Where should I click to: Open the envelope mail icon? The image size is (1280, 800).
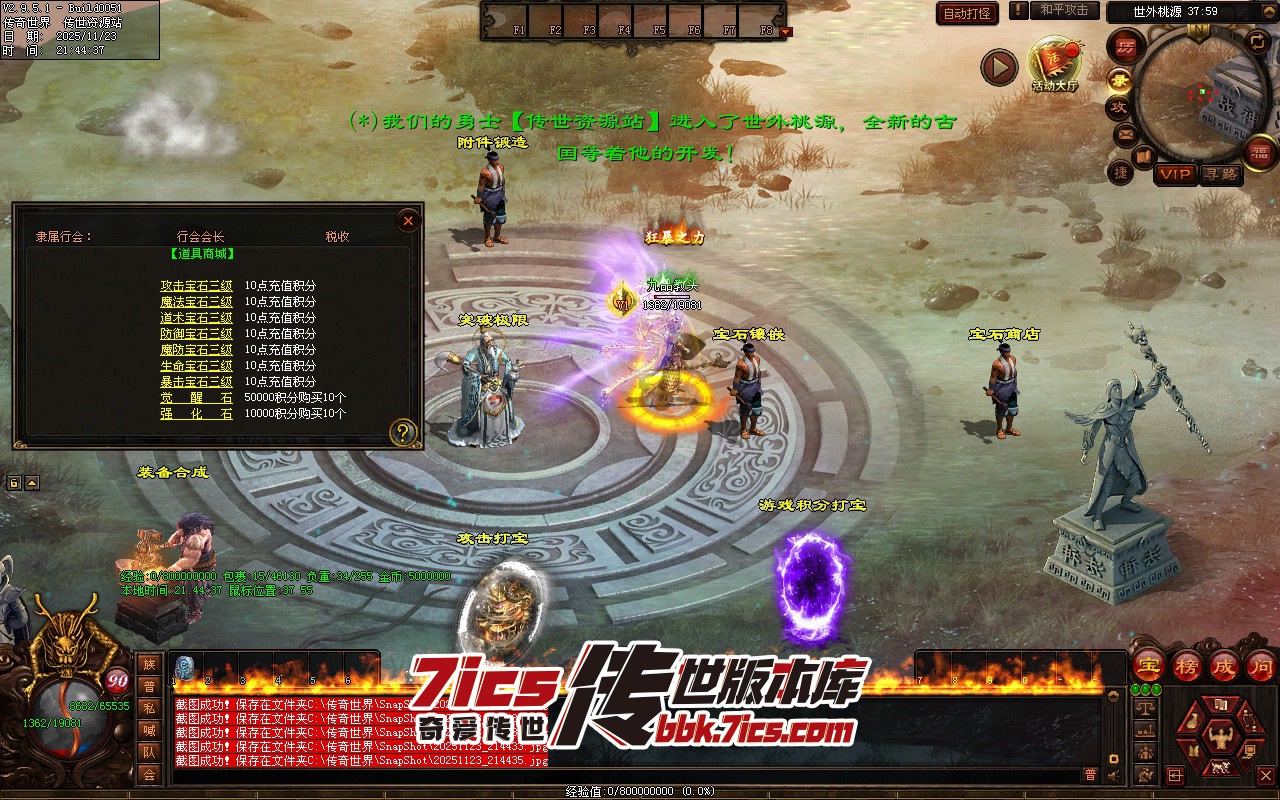[1125, 134]
